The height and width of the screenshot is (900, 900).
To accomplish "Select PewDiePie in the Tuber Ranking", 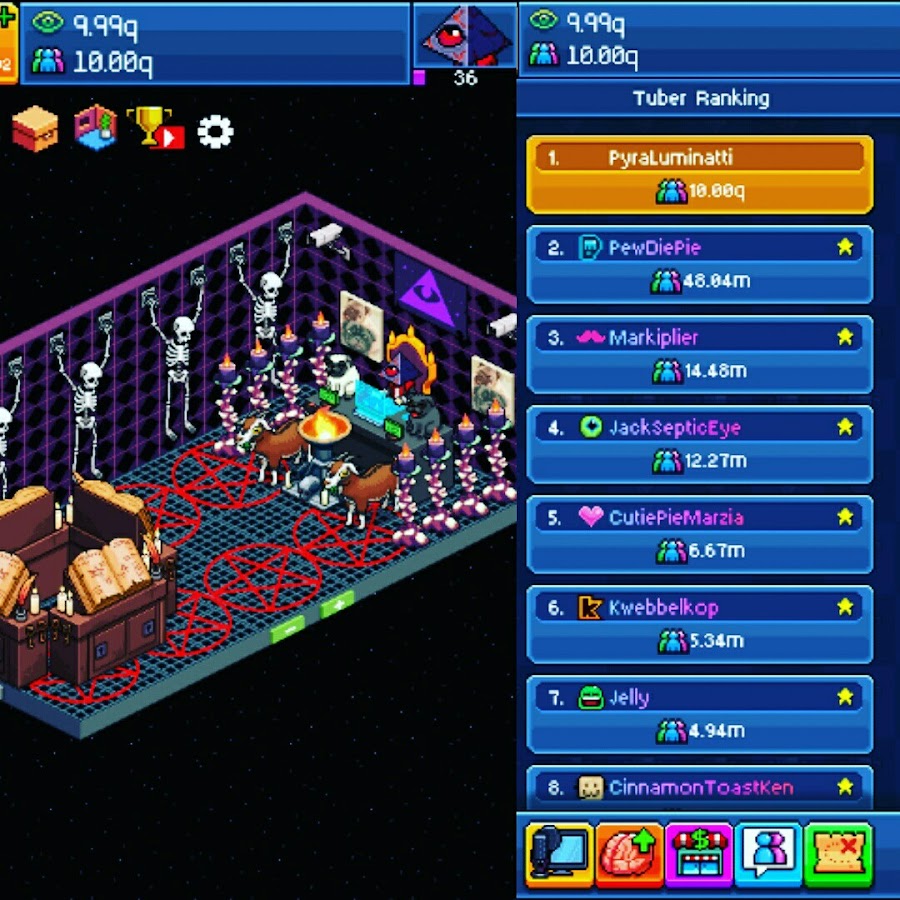I will pyautogui.click(x=699, y=264).
